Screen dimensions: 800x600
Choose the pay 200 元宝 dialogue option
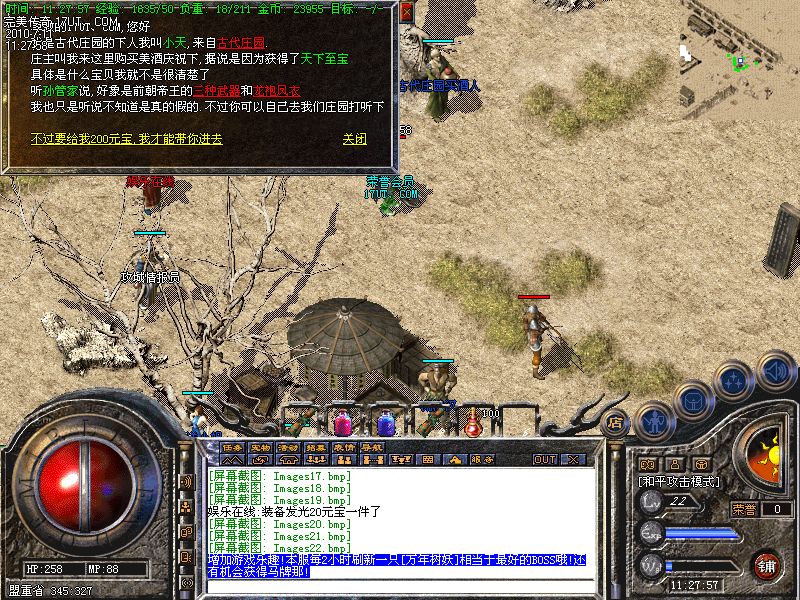click(x=126, y=139)
